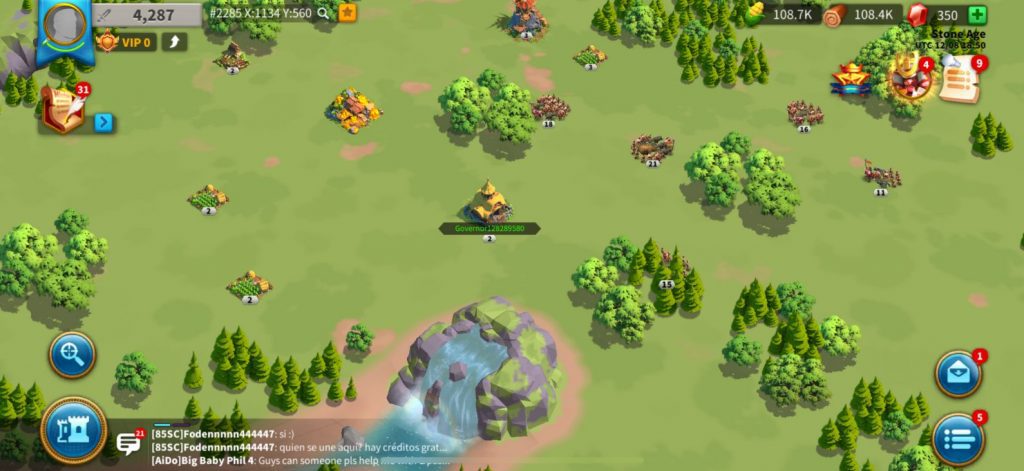The height and width of the screenshot is (471, 1024).
Task: Click the white arrow button beside VIP
Action: (174, 42)
